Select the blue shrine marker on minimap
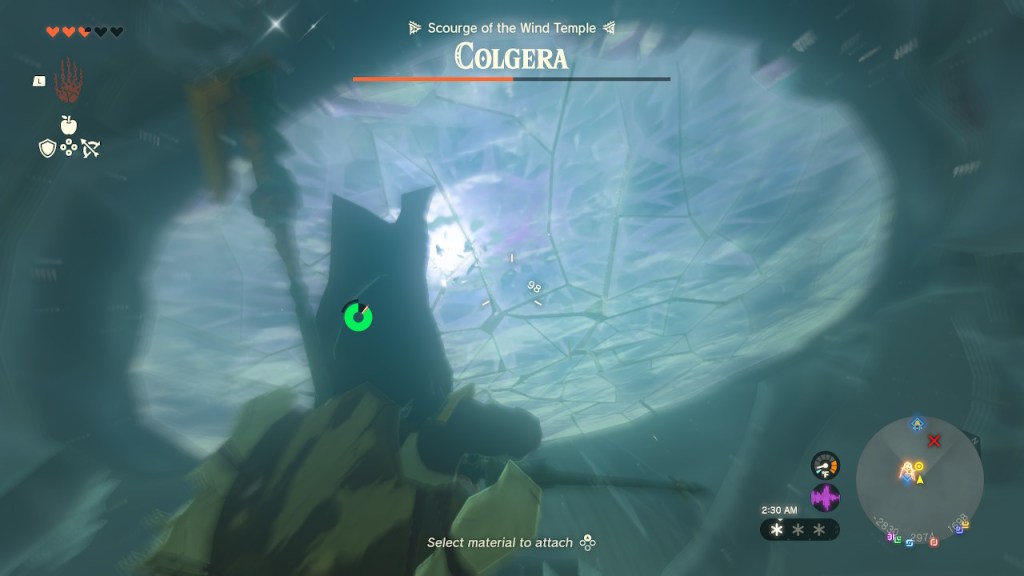1024x576 pixels. (x=917, y=424)
